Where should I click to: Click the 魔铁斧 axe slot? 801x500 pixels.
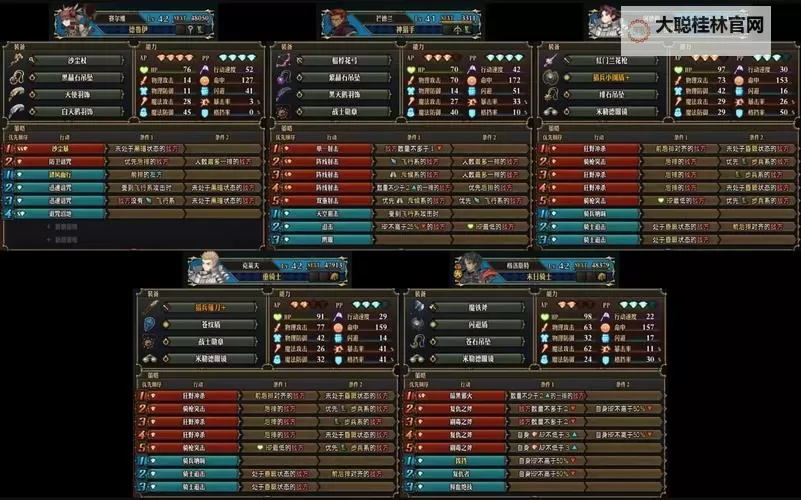[478, 308]
